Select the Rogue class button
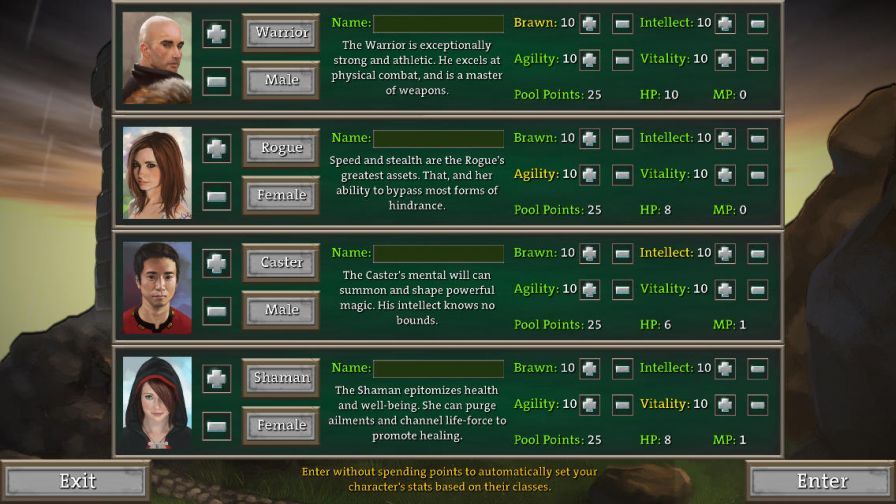 point(281,147)
